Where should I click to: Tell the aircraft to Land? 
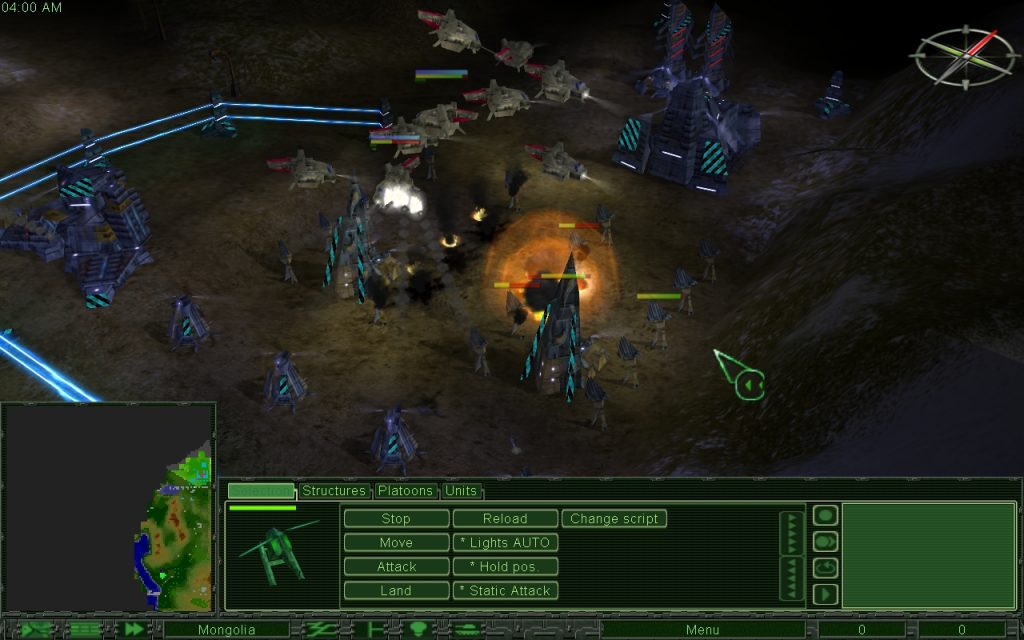[x=396, y=591]
